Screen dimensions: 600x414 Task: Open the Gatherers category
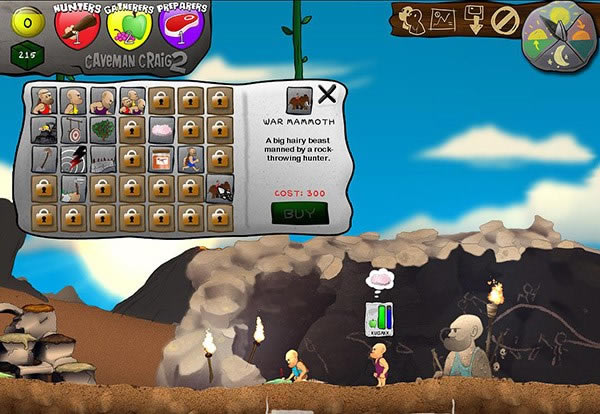(x=127, y=27)
